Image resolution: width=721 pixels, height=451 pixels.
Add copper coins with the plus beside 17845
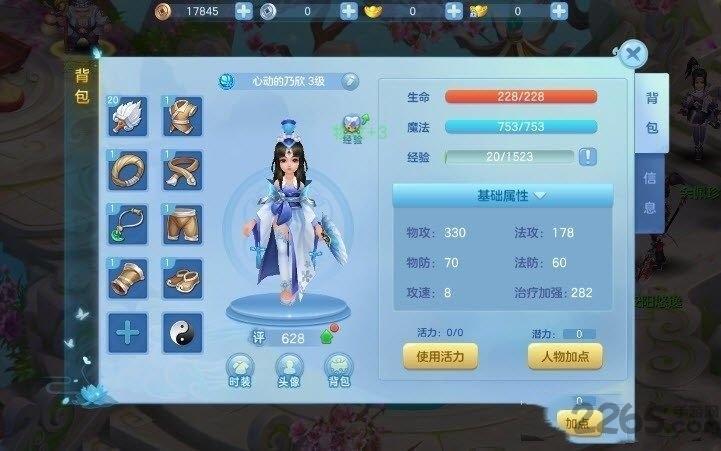point(245,12)
